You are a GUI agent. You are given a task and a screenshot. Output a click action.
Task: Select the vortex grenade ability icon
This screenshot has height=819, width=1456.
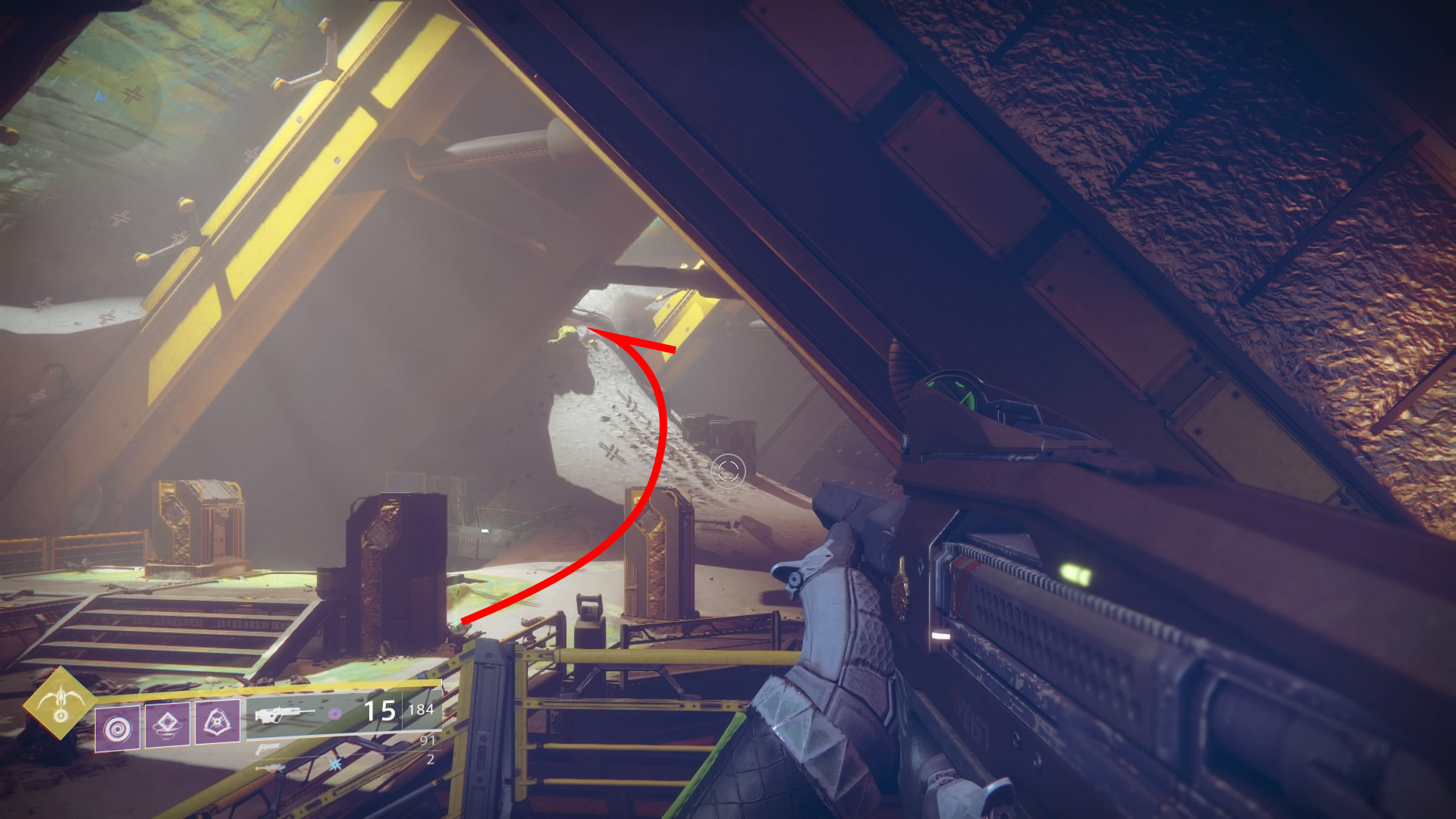(118, 727)
